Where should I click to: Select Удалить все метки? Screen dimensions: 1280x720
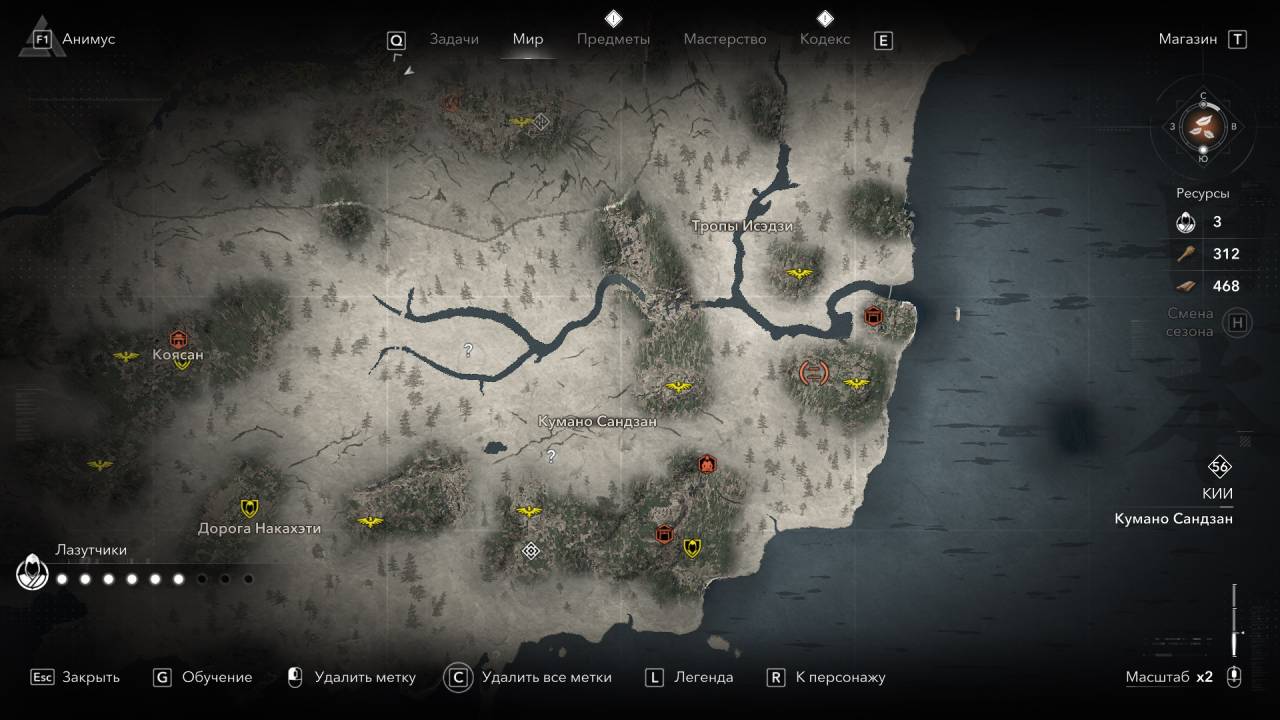coord(546,677)
